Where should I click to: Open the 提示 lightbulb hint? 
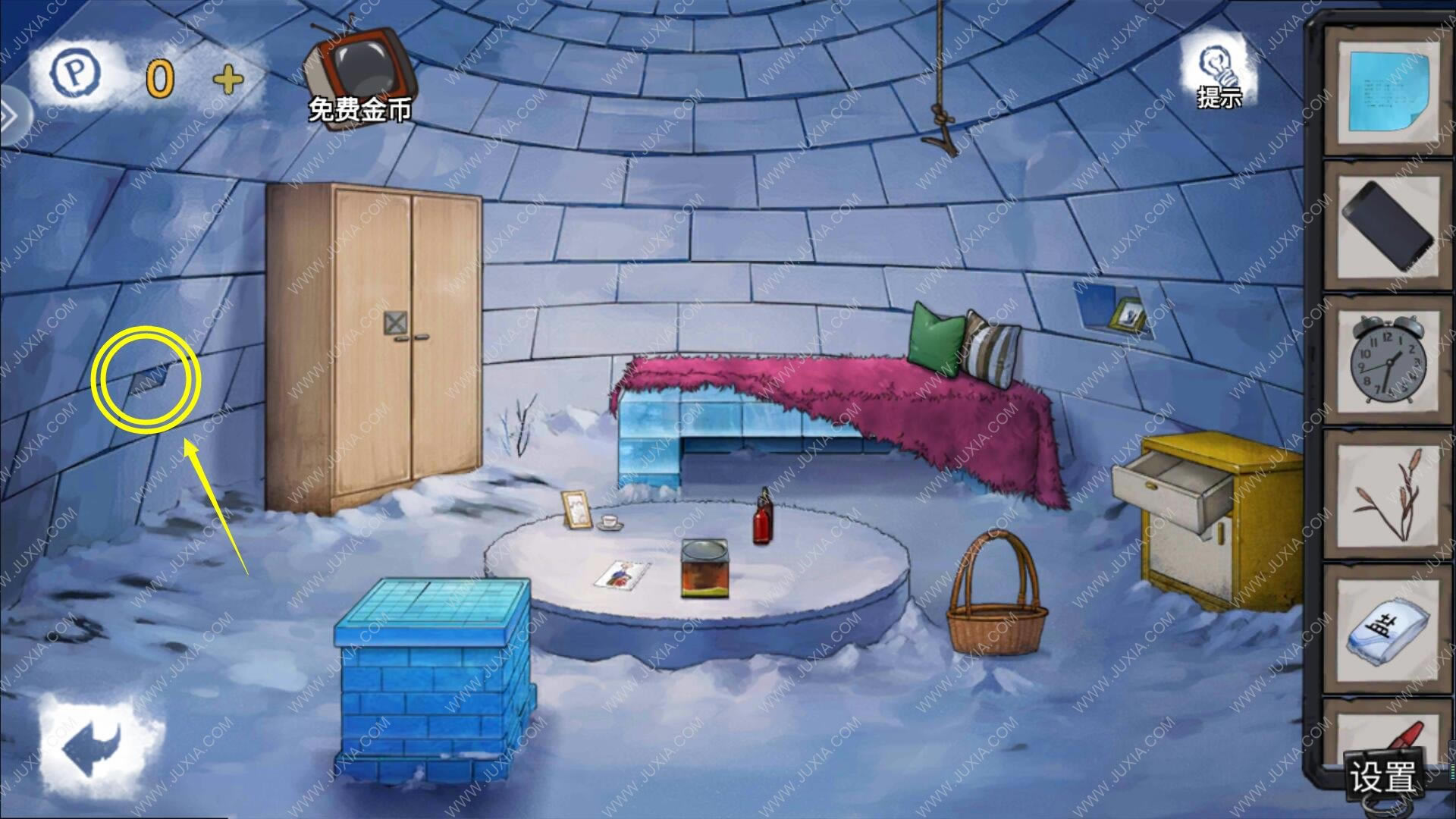click(x=1218, y=74)
